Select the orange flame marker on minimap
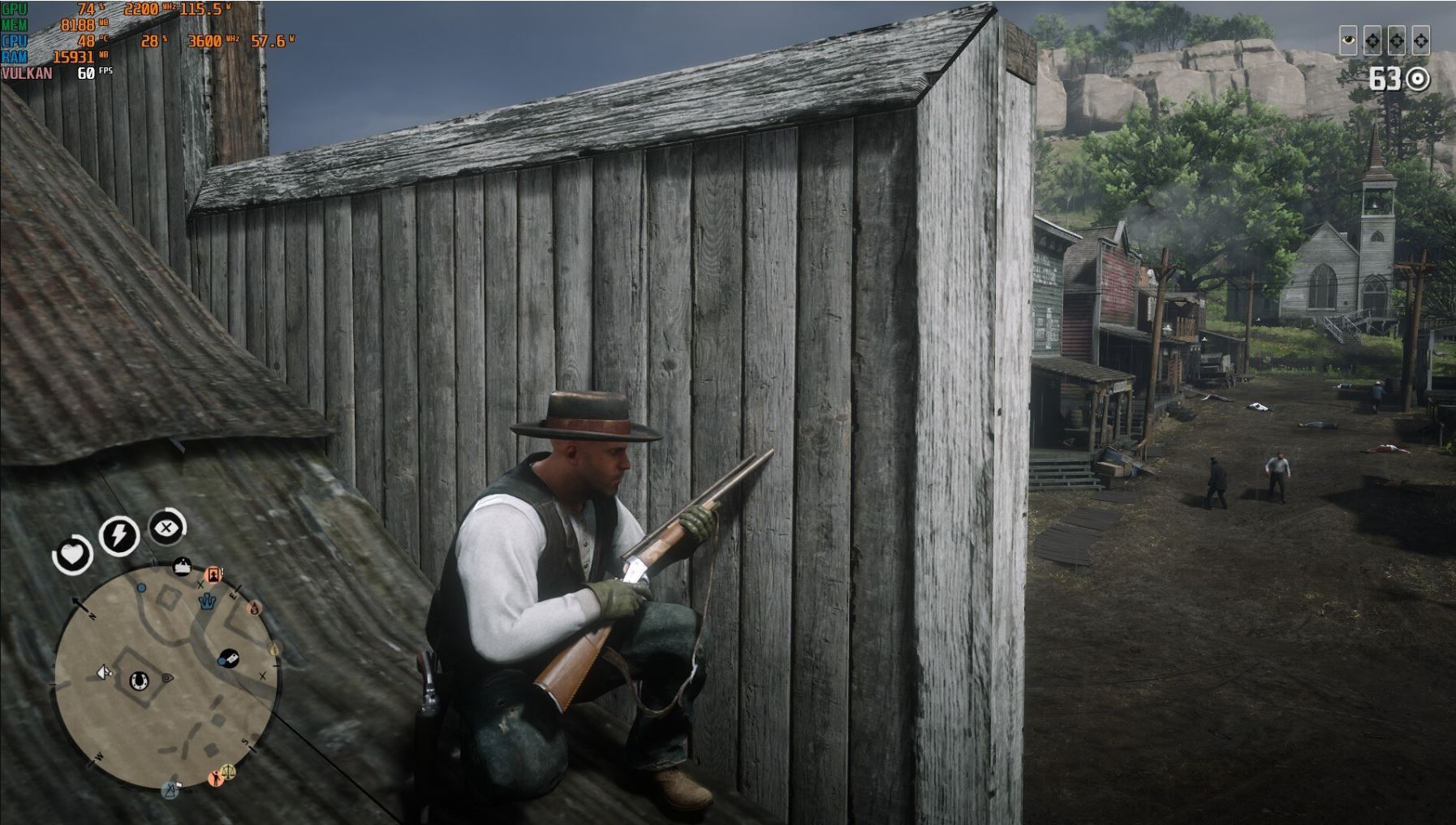1456x825 pixels. (255, 607)
